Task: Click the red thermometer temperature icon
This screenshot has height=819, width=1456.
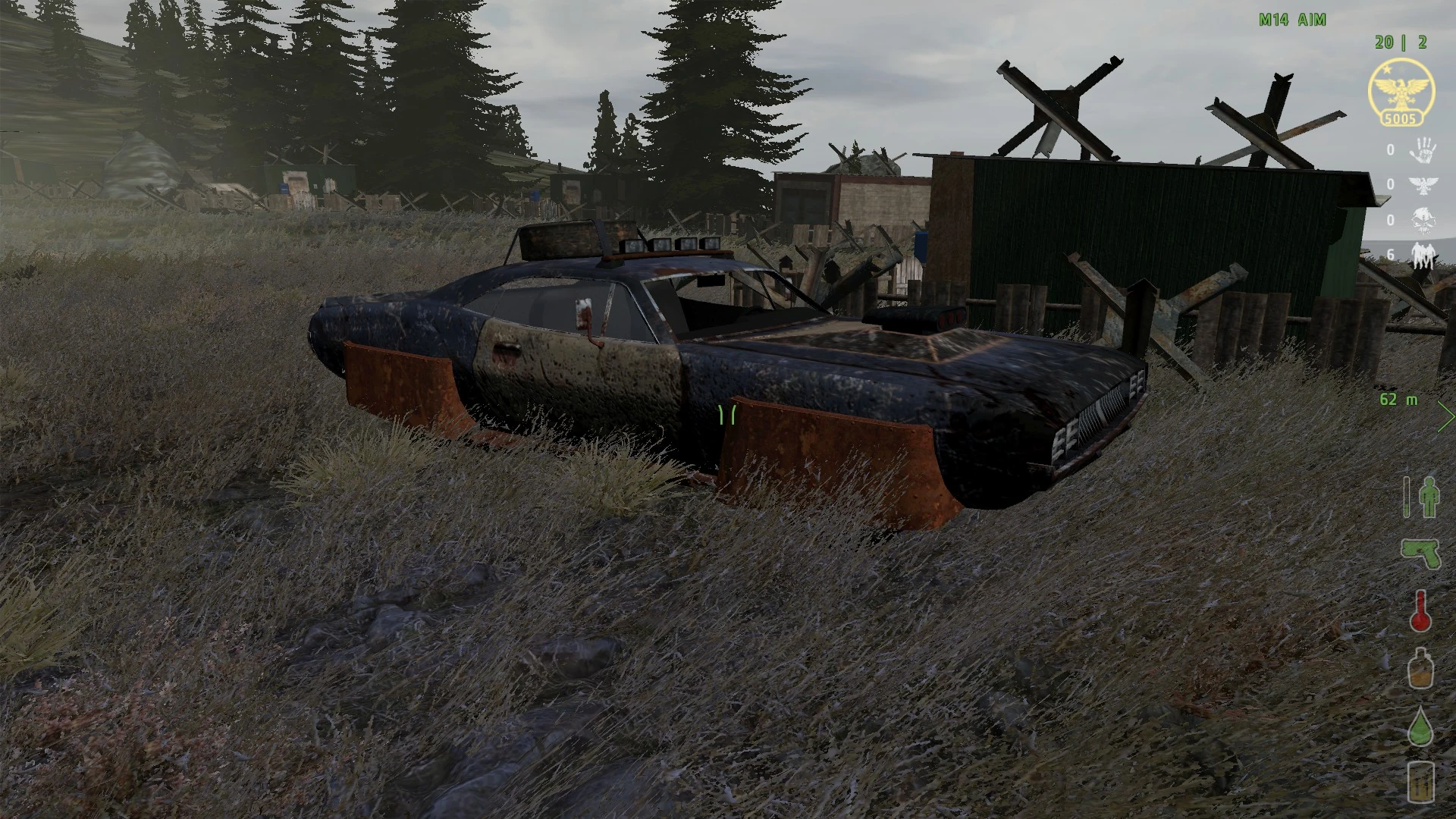Action: click(x=1421, y=612)
